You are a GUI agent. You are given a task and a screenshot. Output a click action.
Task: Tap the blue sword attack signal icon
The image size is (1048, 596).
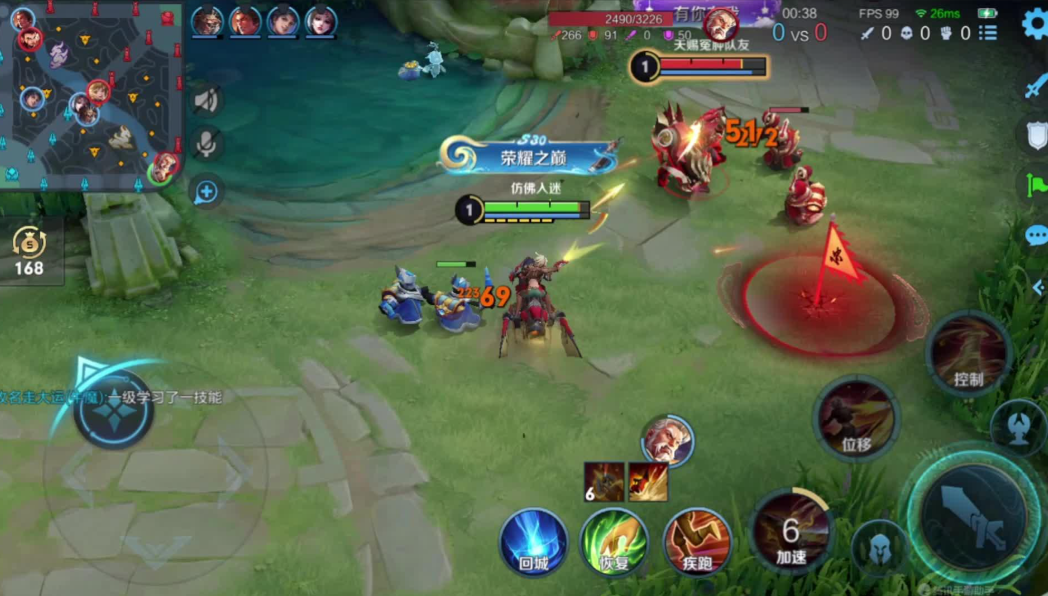(1035, 87)
